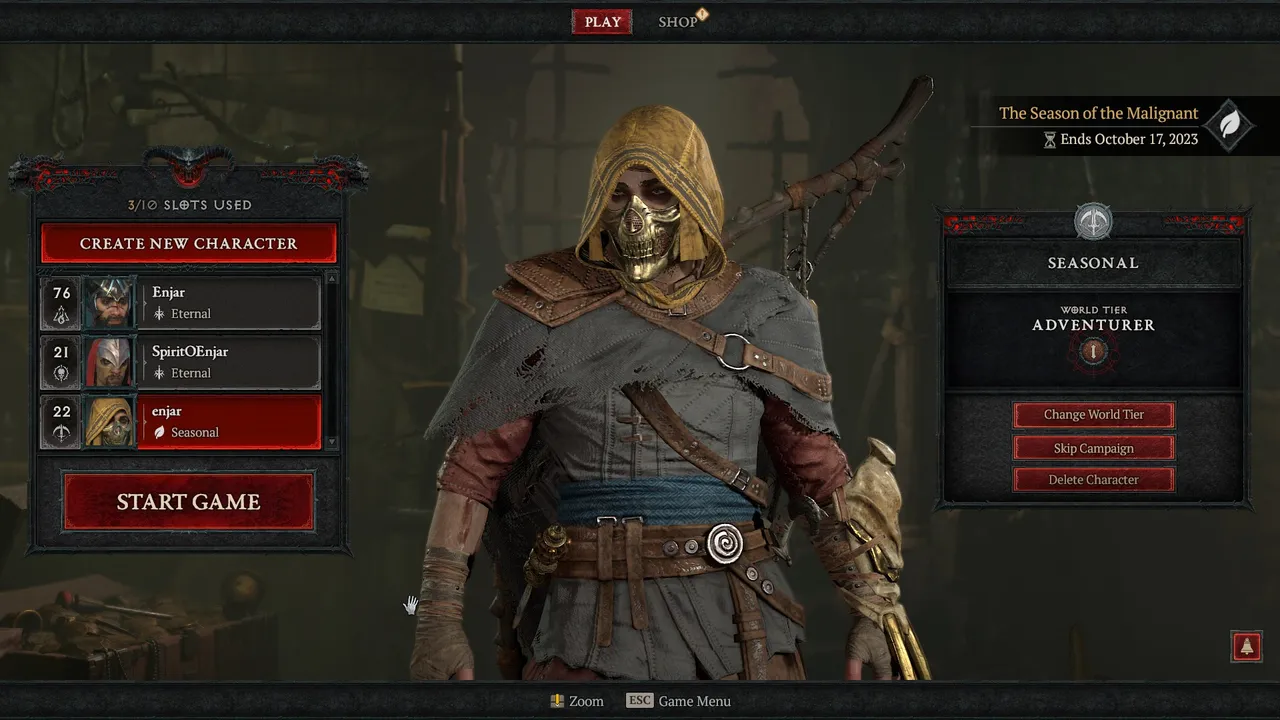Delete the selected character
This screenshot has height=720, width=1280.
[1094, 480]
